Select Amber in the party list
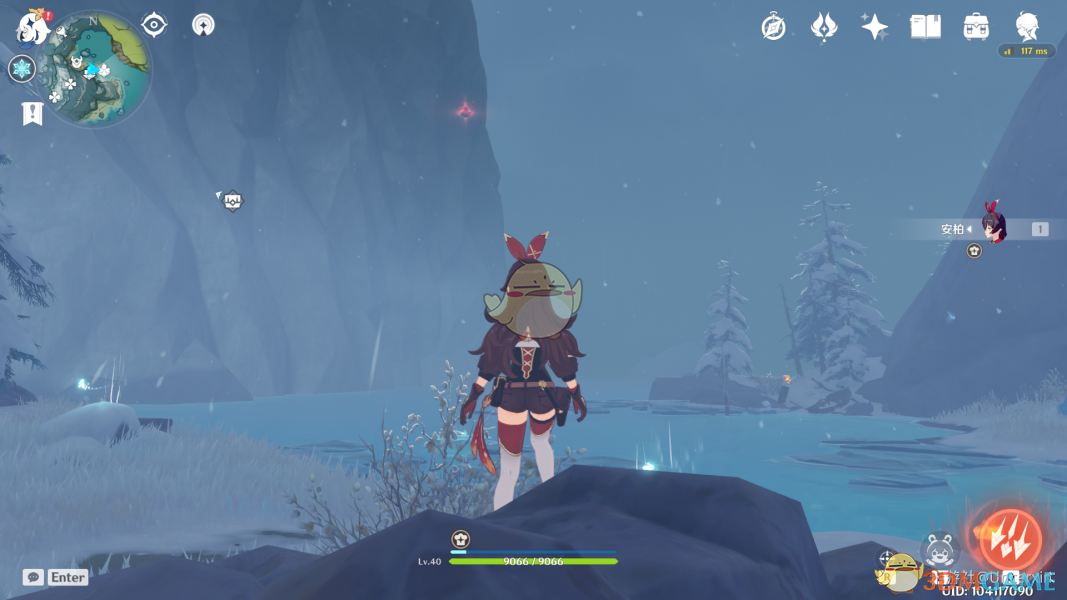Screen dimensions: 1067x600 pyautogui.click(x=992, y=228)
